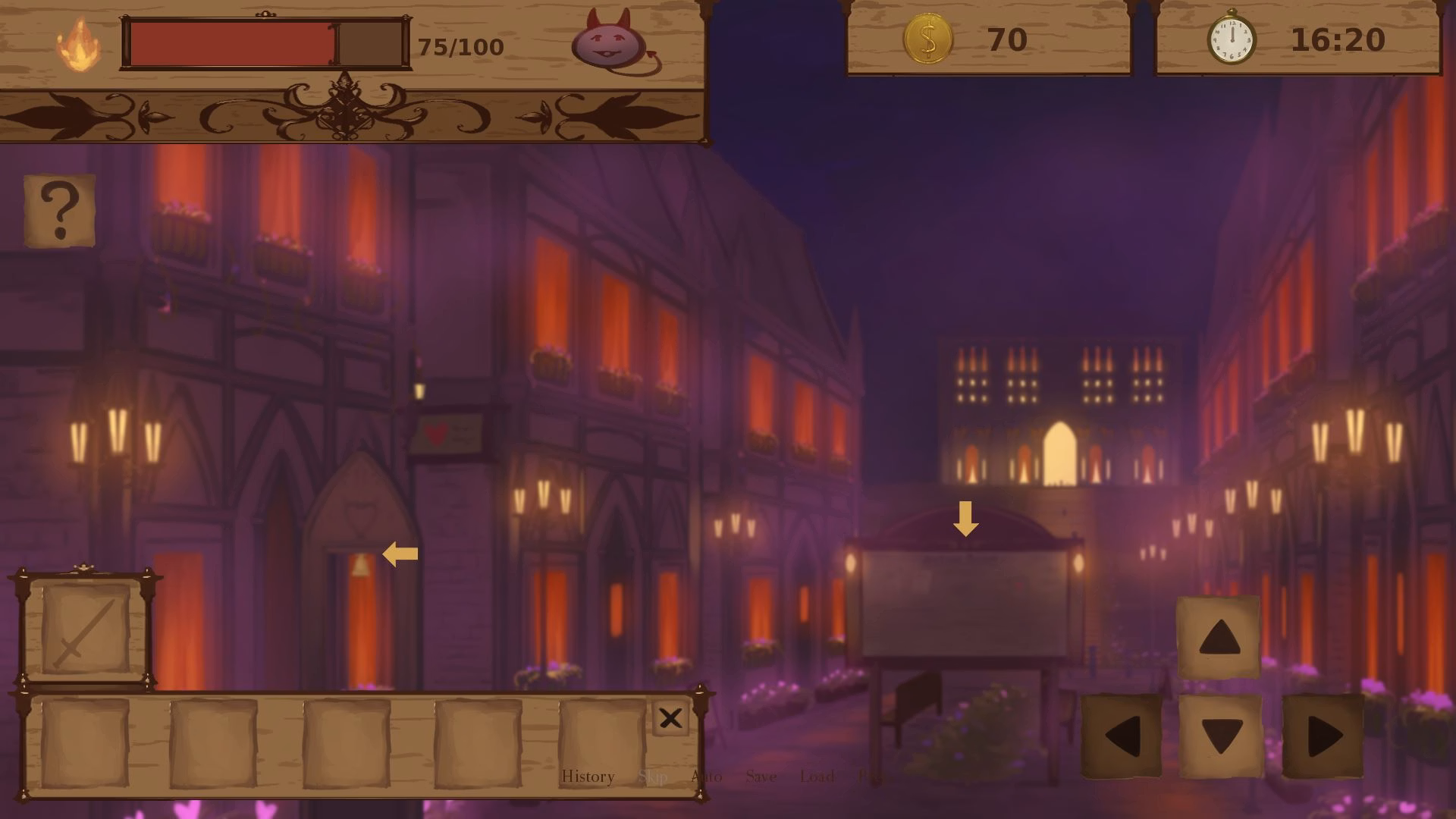Select the devil face character icon
The width and height of the screenshot is (1456, 819).
pyautogui.click(x=607, y=42)
